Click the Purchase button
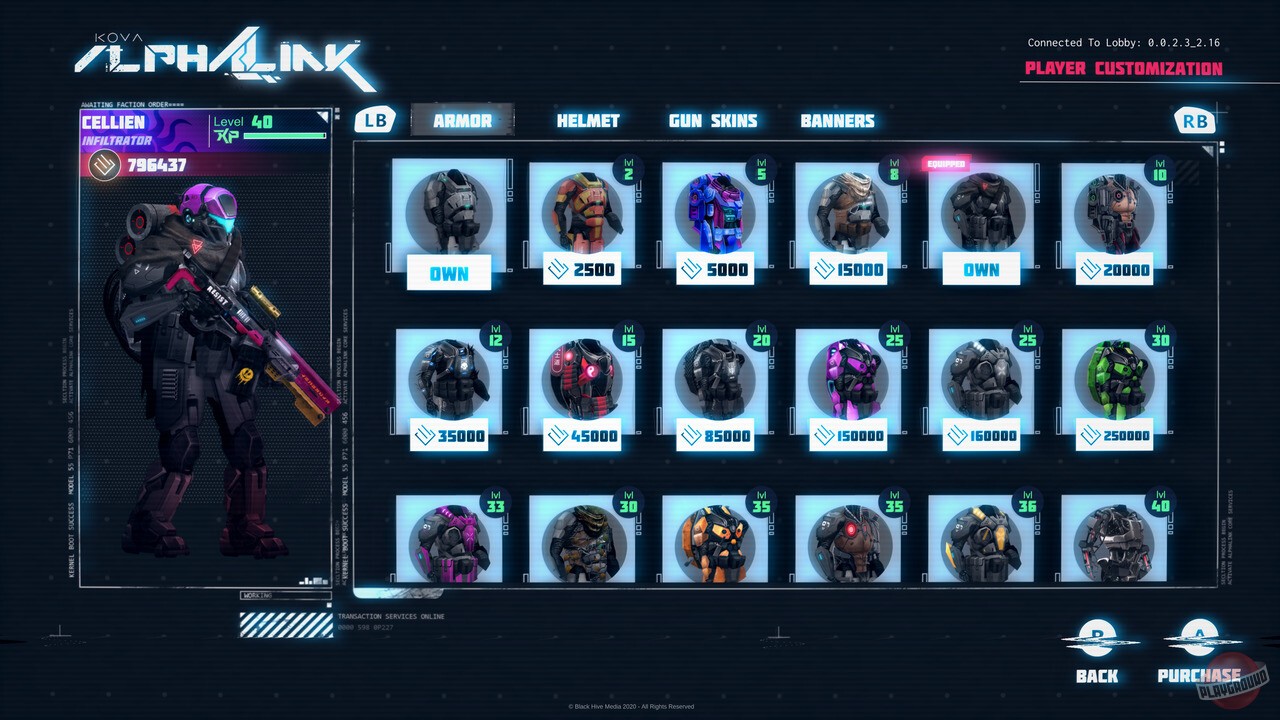Viewport: 1280px width, 720px height. click(x=1197, y=675)
